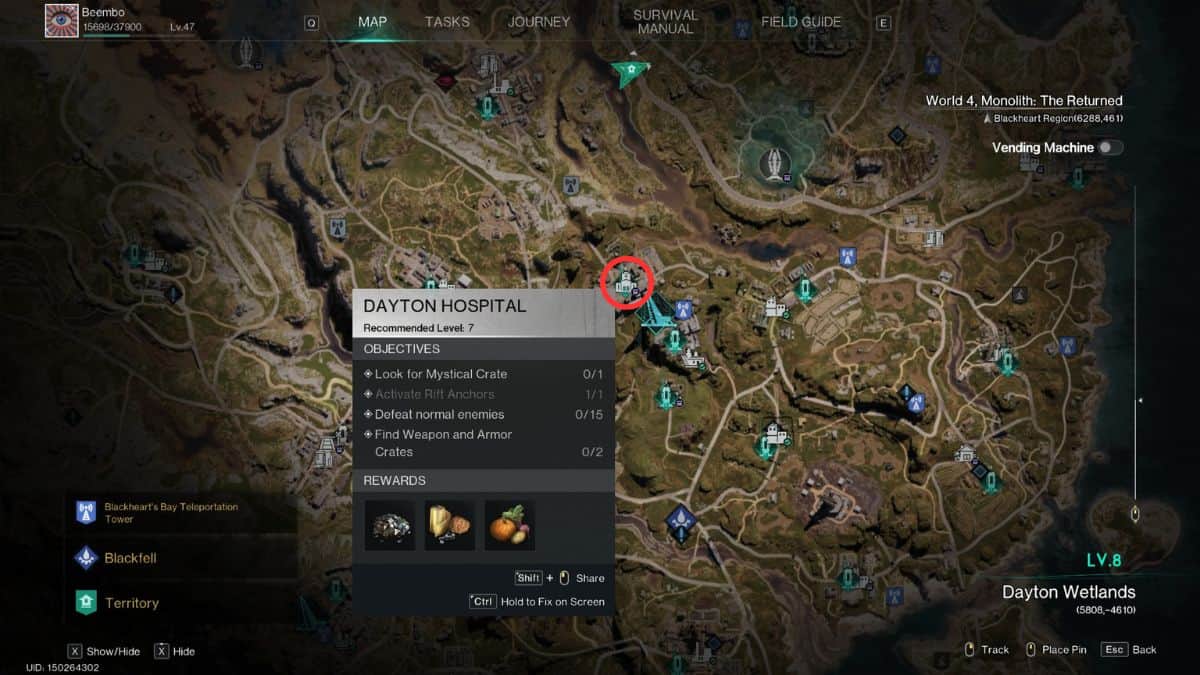
Task: Open the Beembo player avatar
Action: pos(62,20)
